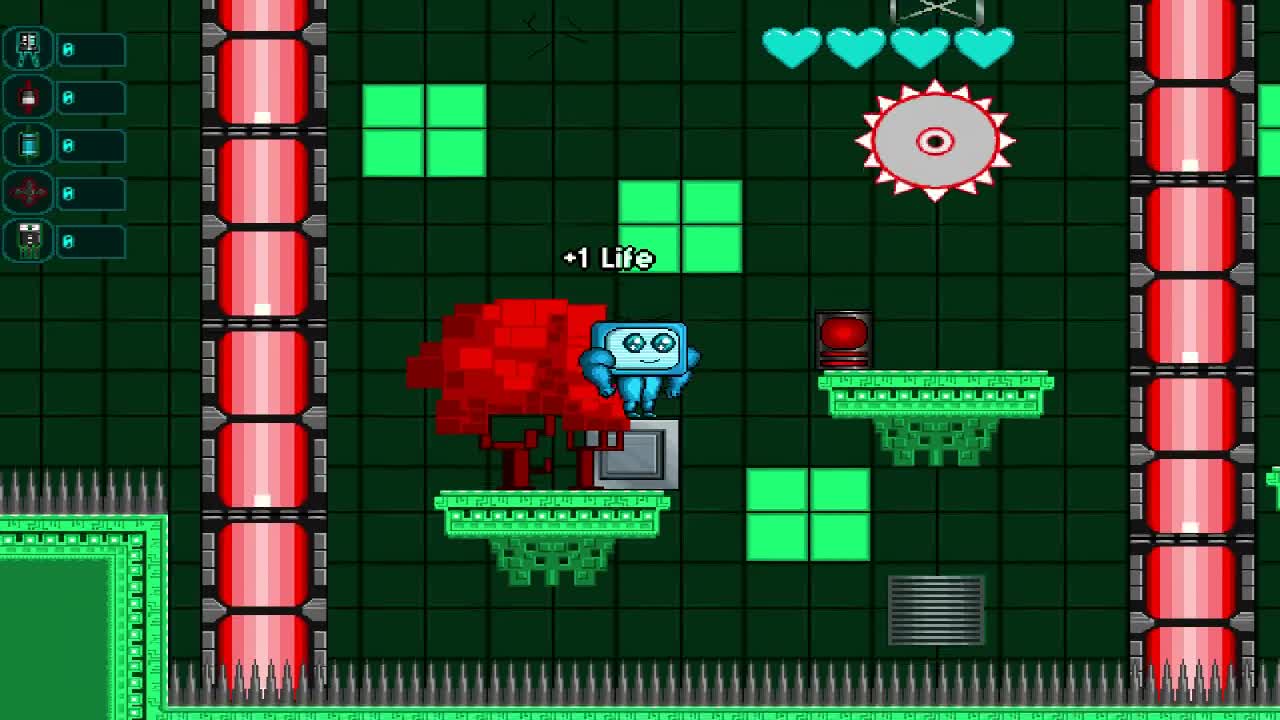Select the green dispenser item icon

click(x=27, y=238)
